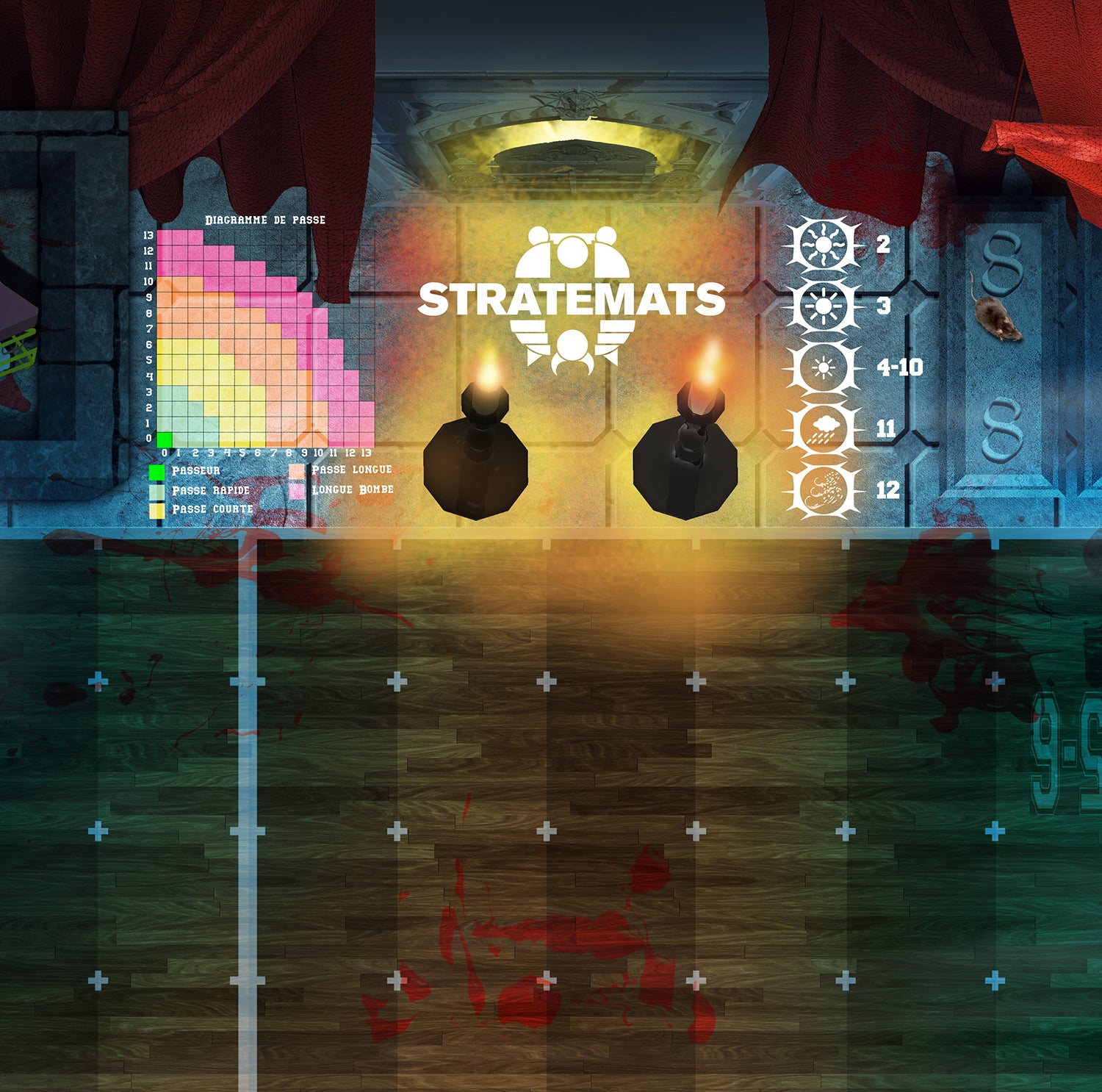Select the orange Passe Longue legend entry
1102x1092 pixels.
(x=342, y=470)
